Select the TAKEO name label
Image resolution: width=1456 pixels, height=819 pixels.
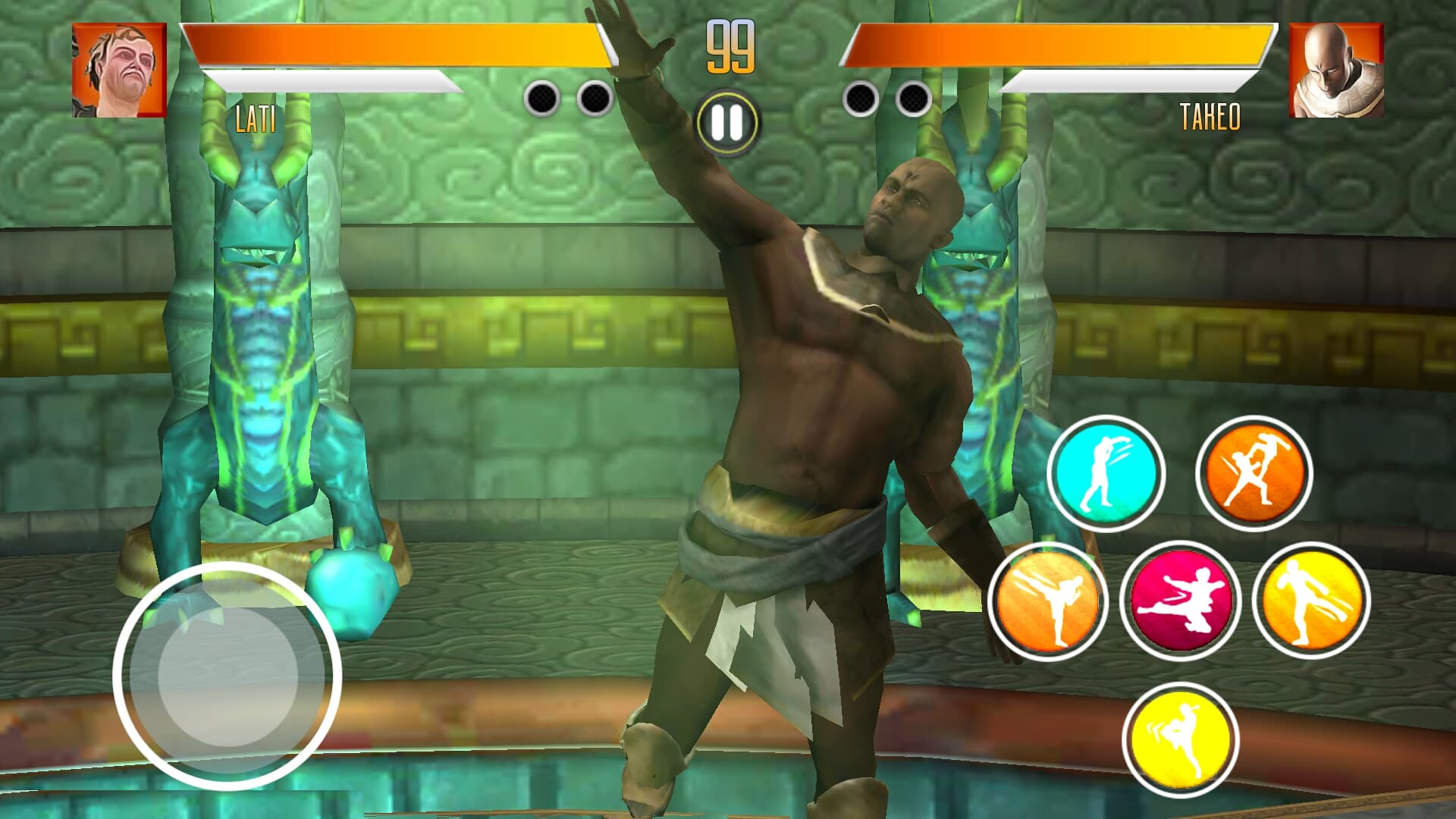click(1211, 118)
